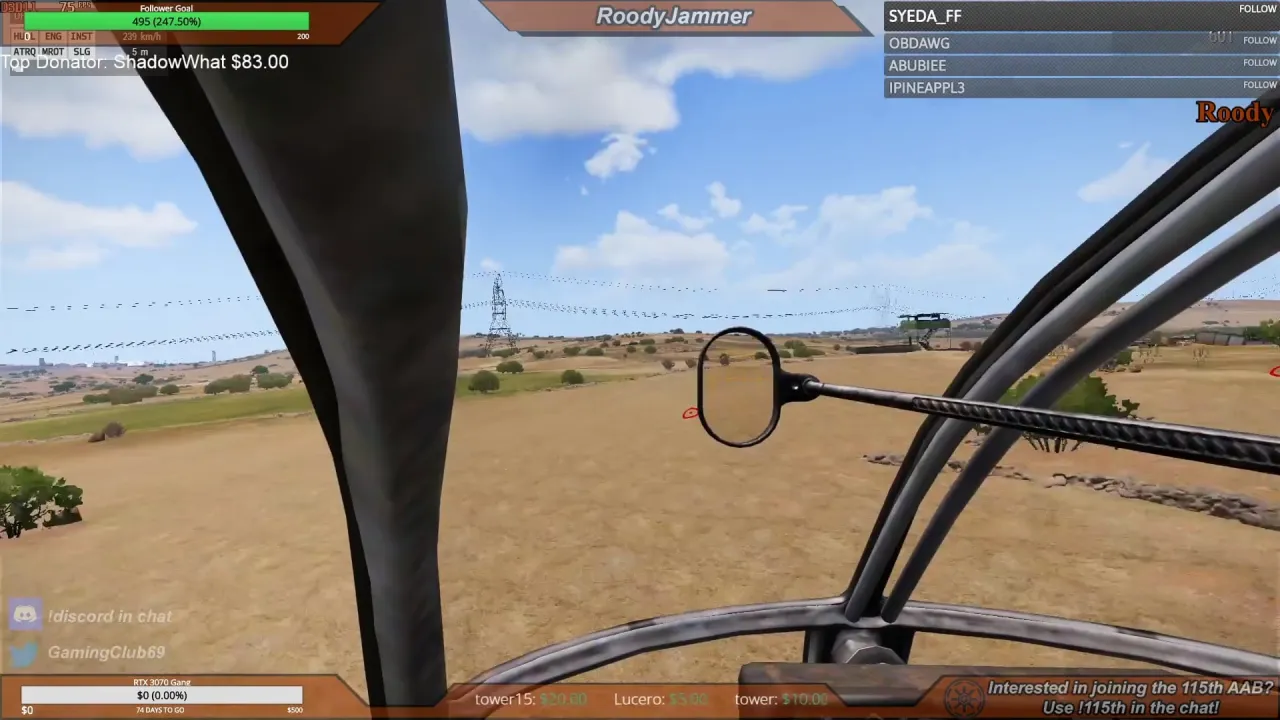Toggle following OBDAWG
1280x720 pixels.
(x=1259, y=40)
